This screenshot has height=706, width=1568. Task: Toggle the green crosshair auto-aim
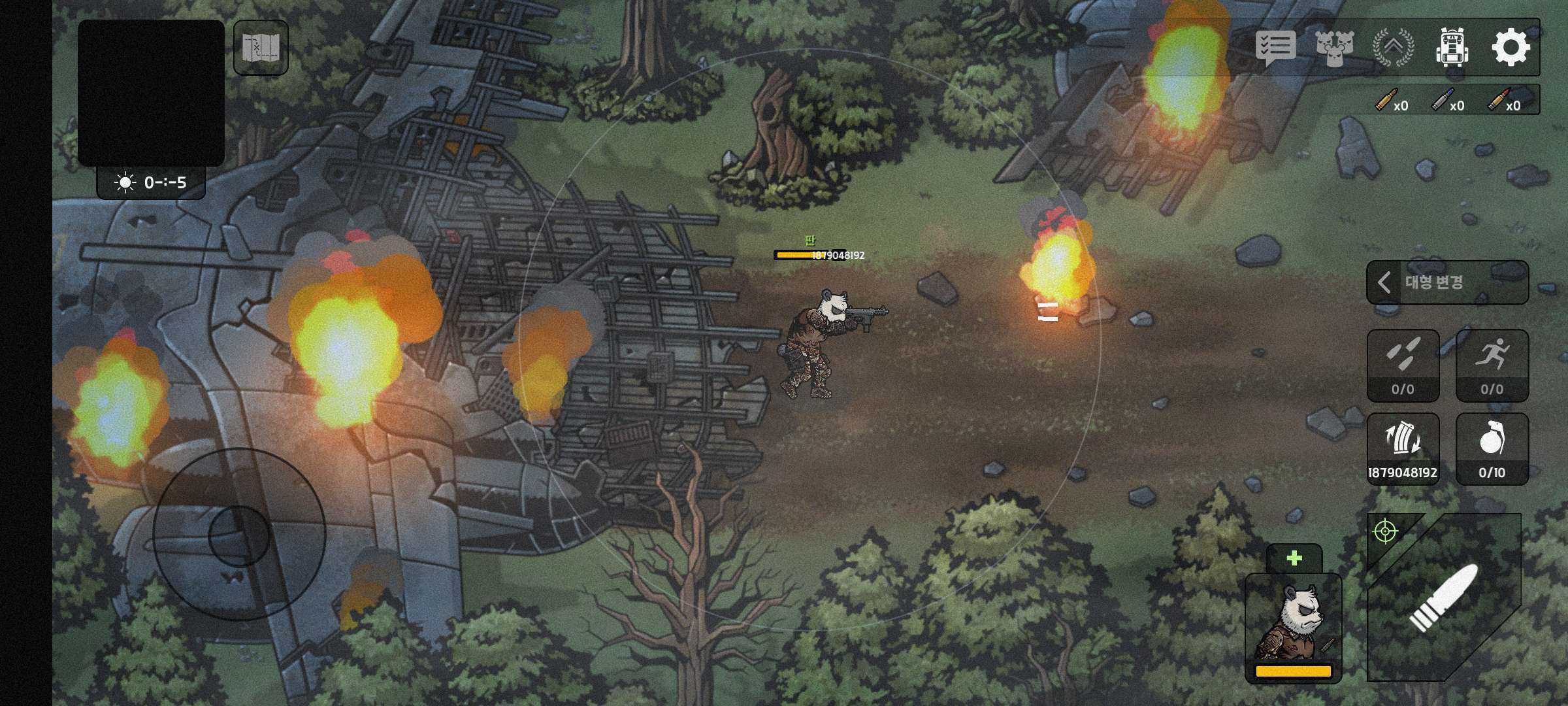point(1385,531)
